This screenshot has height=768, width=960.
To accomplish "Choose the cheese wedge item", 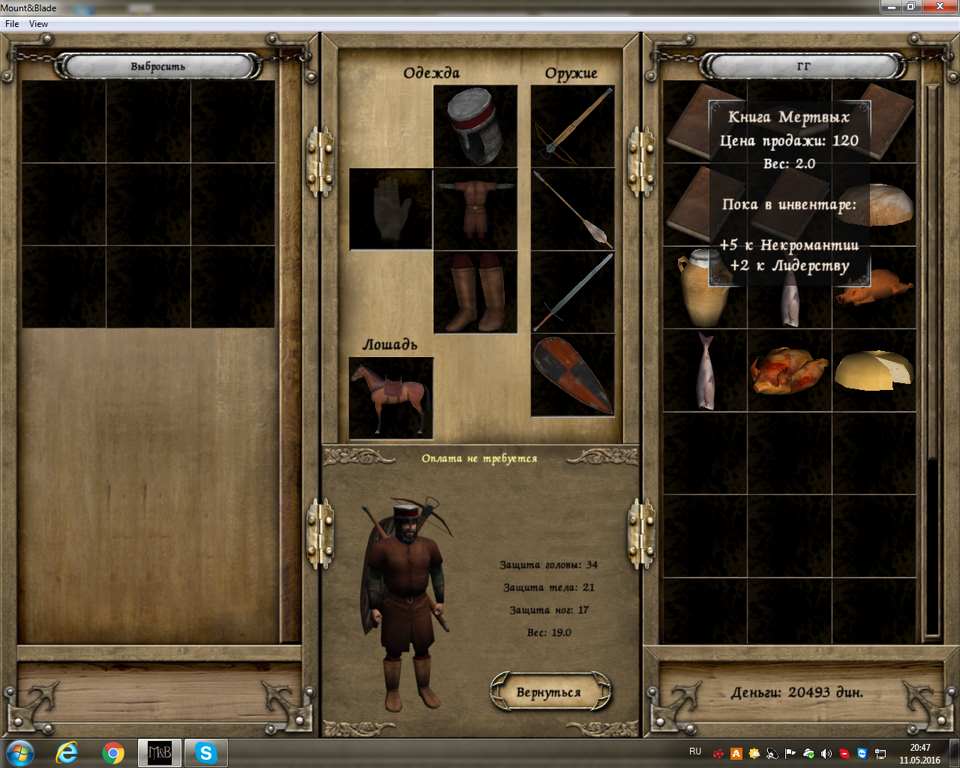I will [x=874, y=370].
